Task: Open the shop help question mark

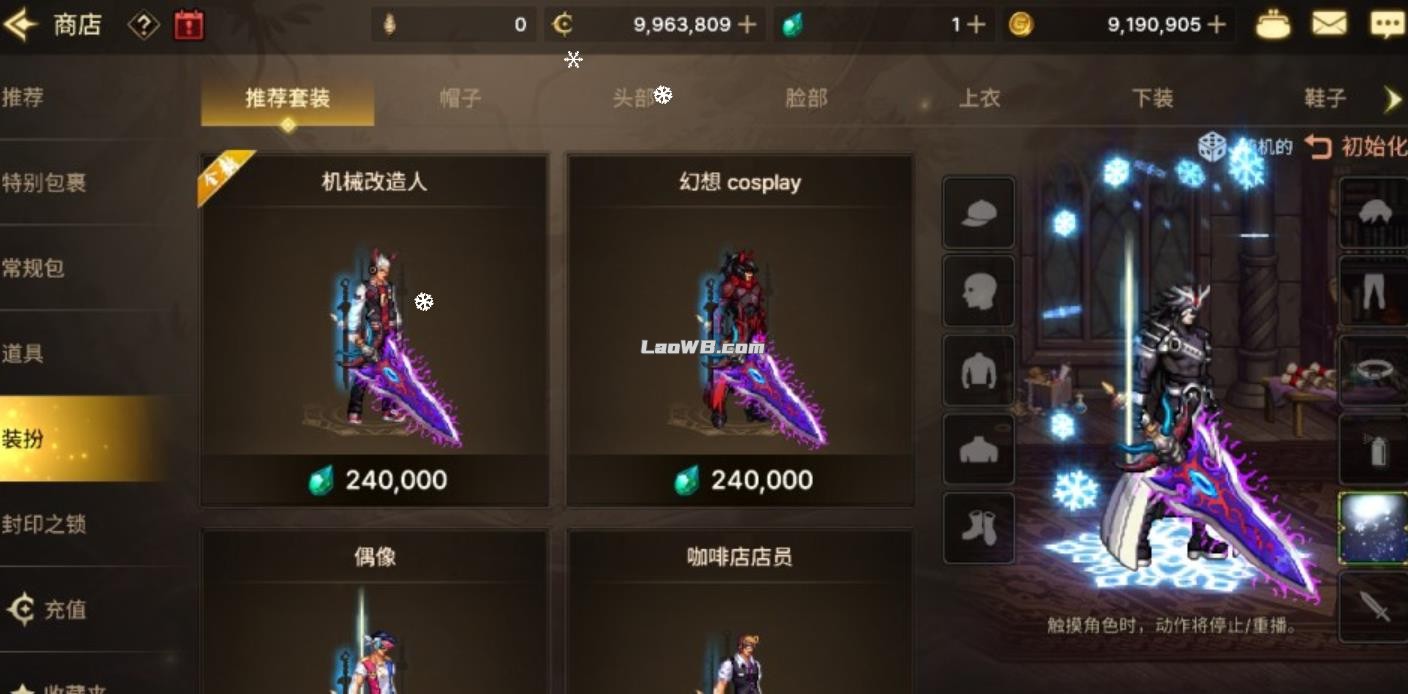Action: 143,25
